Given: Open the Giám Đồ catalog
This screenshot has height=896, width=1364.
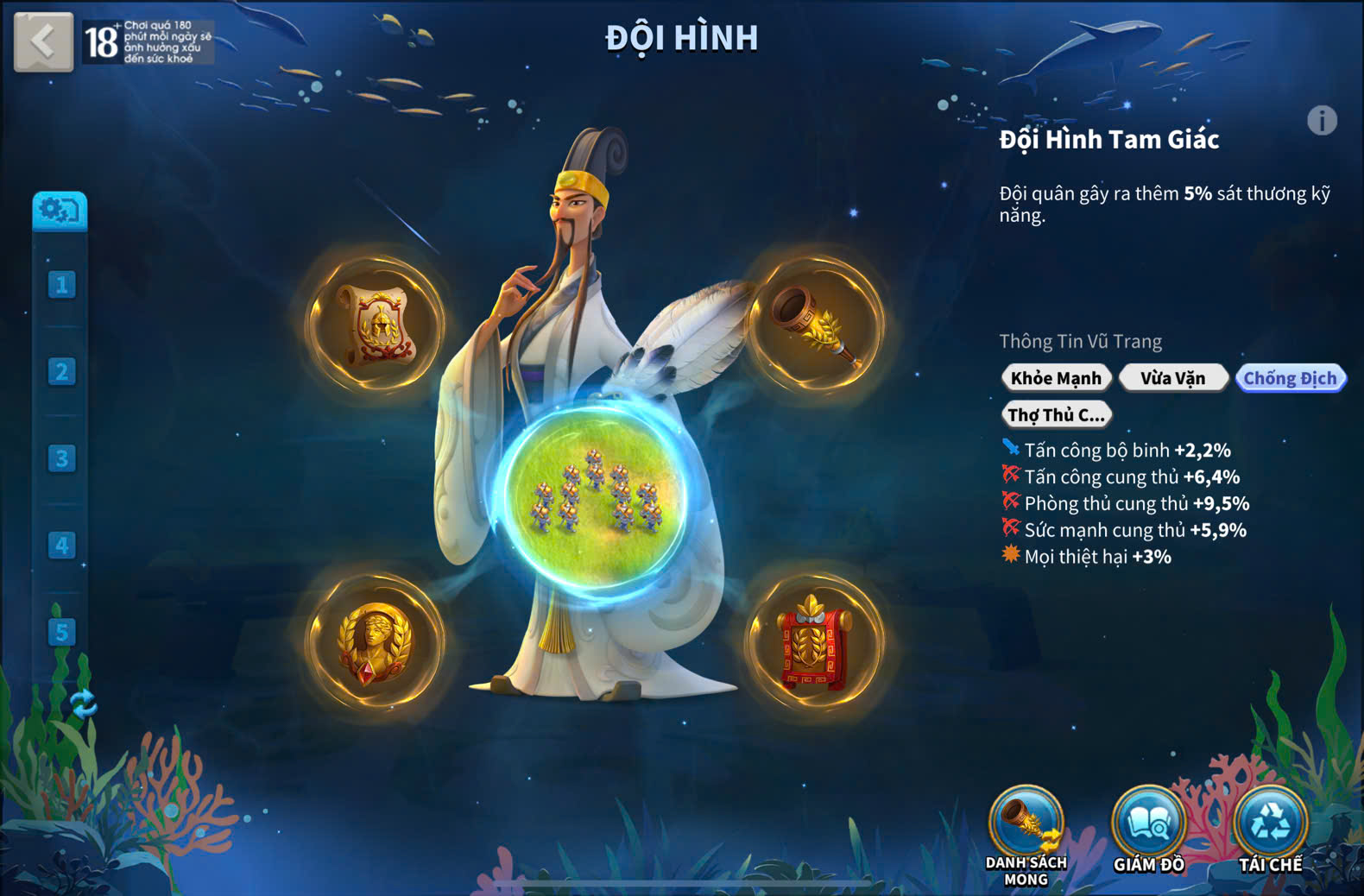Looking at the screenshot, I should (1148, 826).
